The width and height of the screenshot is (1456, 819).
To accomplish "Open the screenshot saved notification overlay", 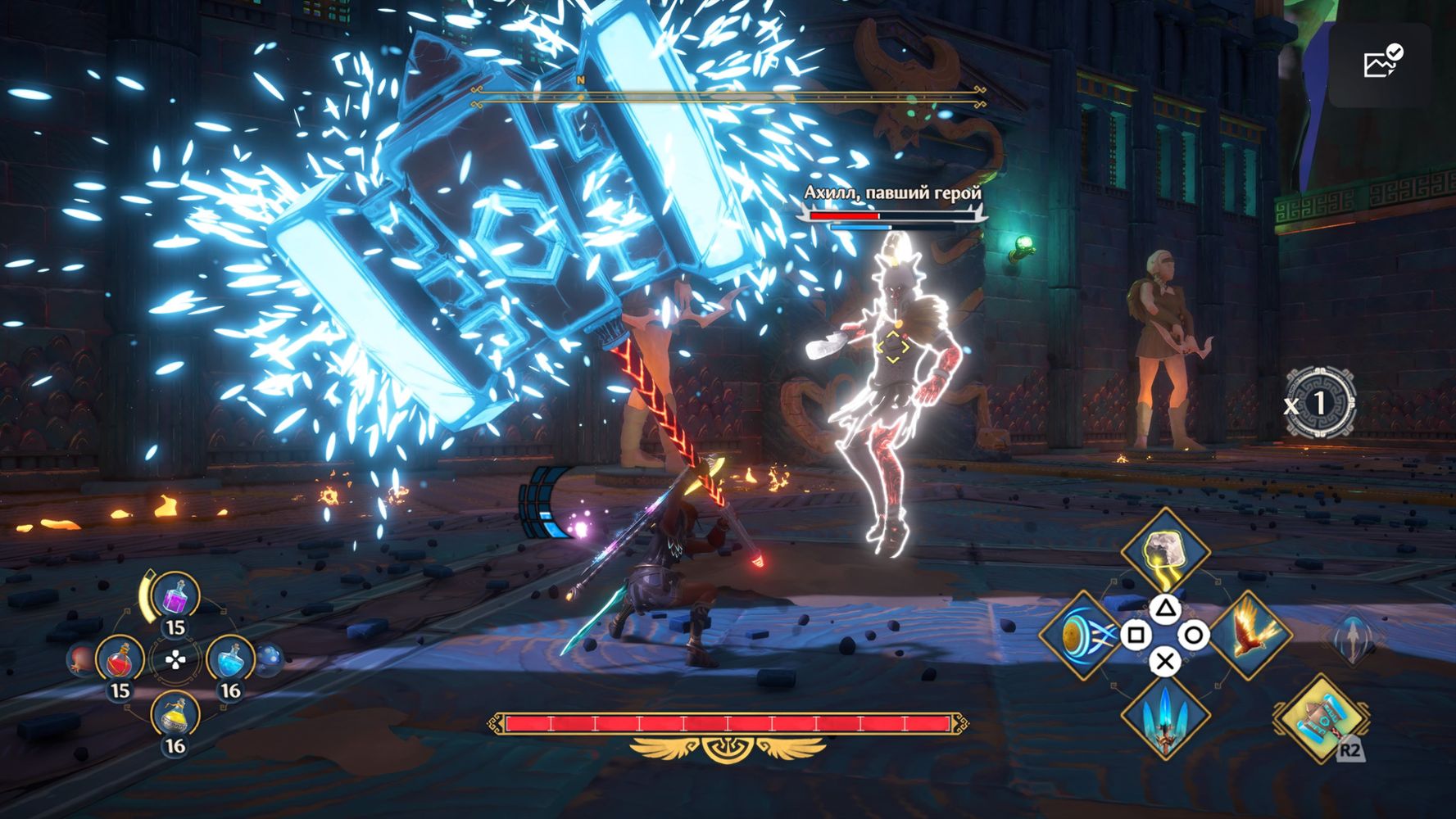I will (1381, 64).
